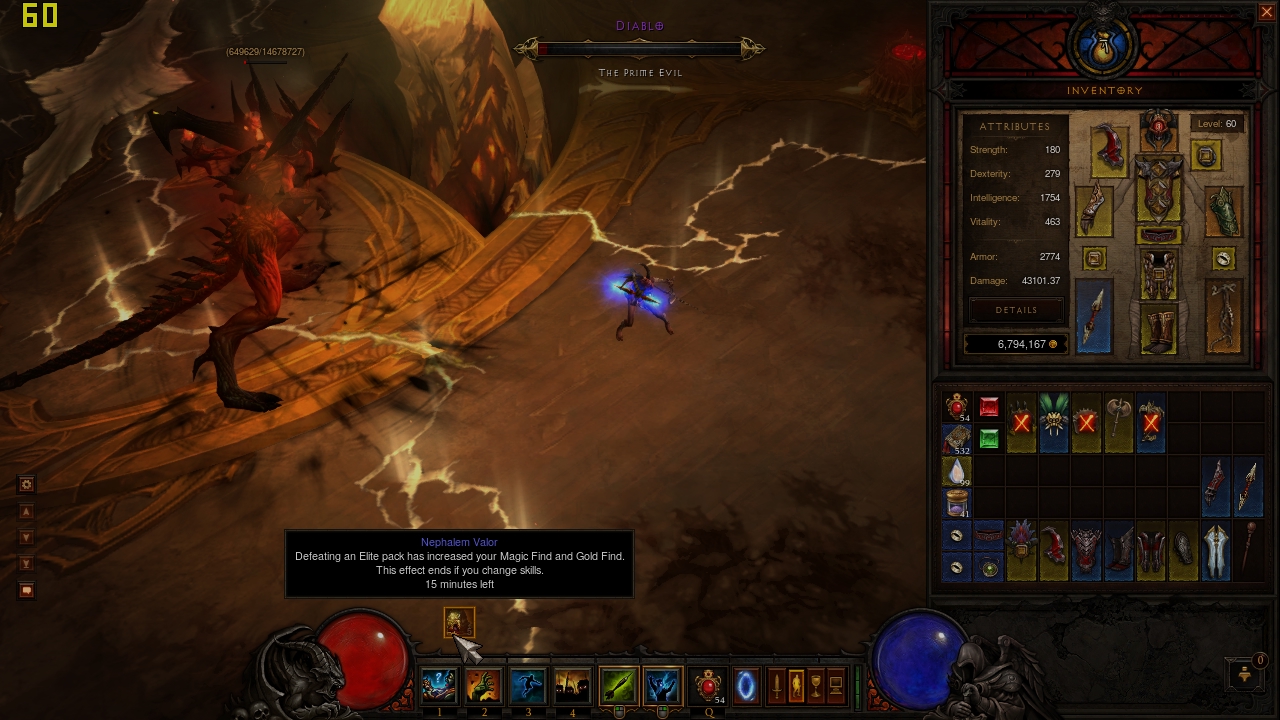This screenshot has width=1280, height=720.
Task: Open the game menu computer icon
Action: [836, 686]
